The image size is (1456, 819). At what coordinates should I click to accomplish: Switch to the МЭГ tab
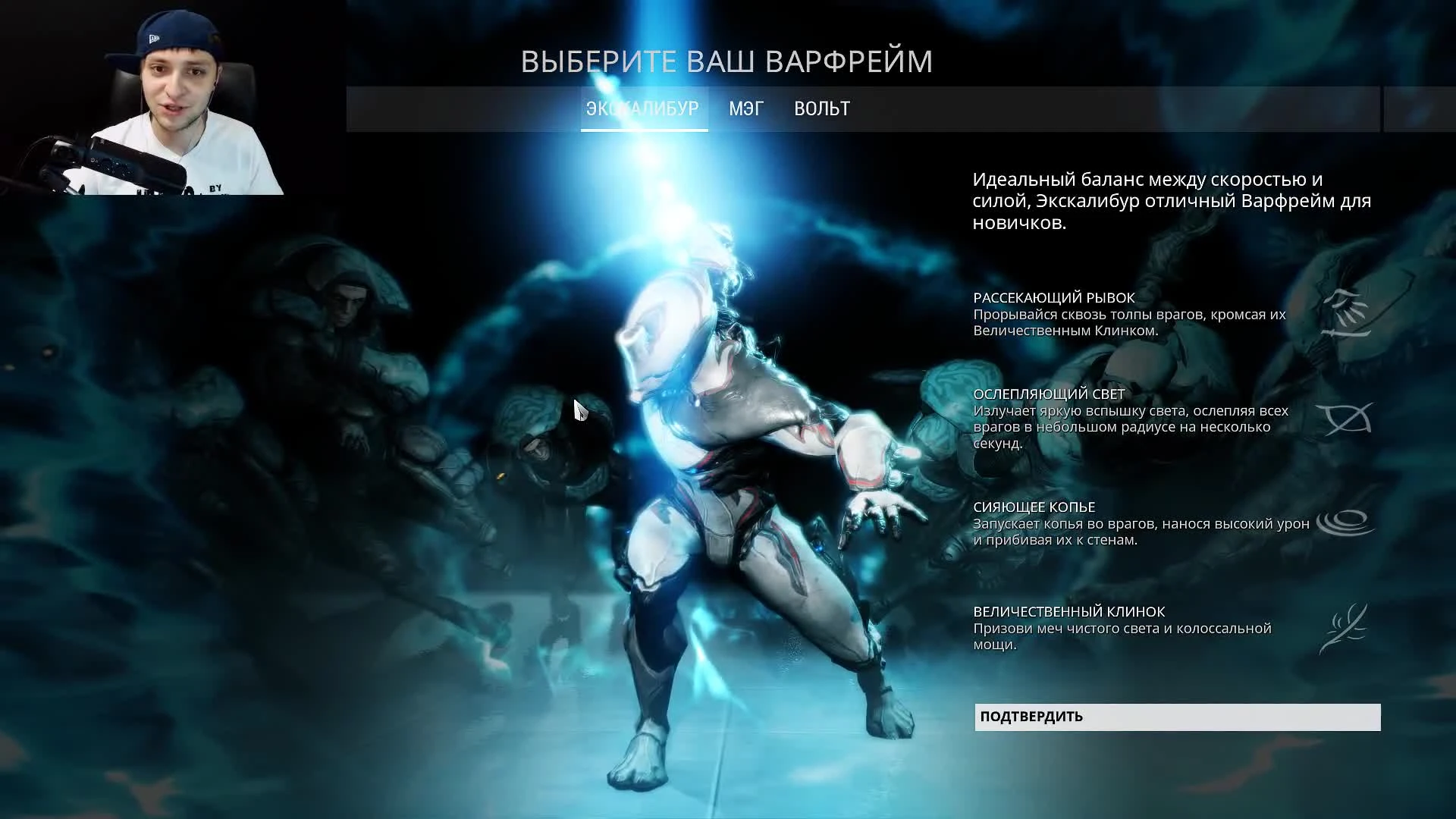click(745, 109)
